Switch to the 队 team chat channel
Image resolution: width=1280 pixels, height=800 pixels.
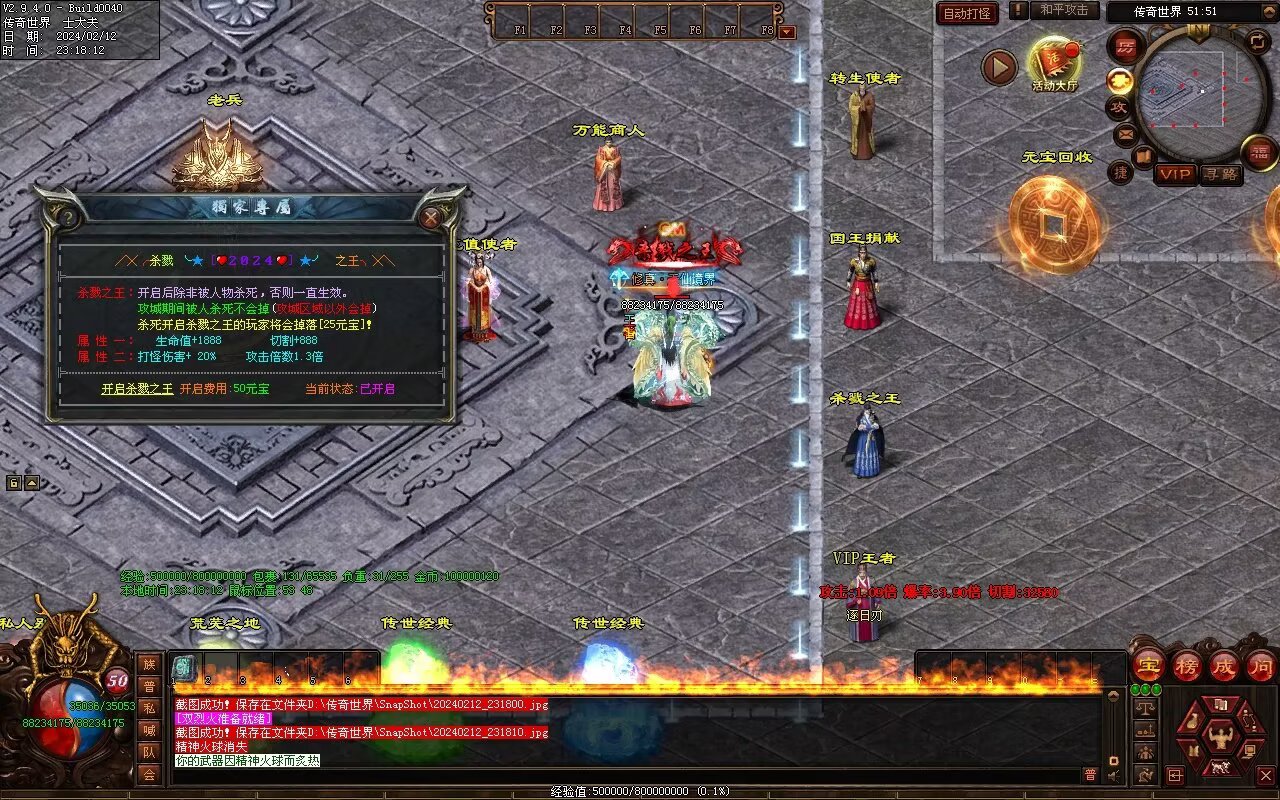click(x=149, y=752)
